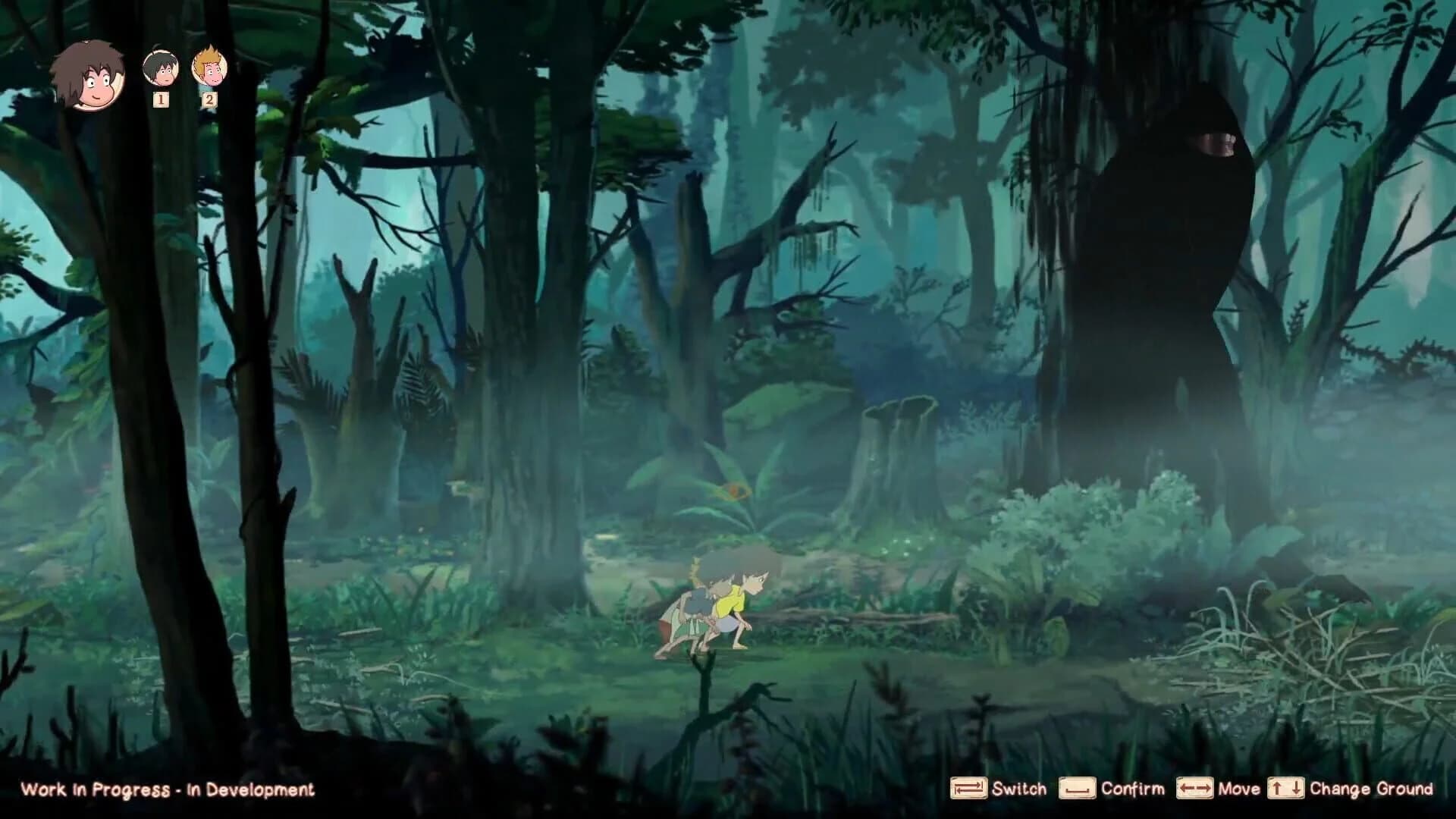Click the Tab key Switch icon
Image resolution: width=1456 pixels, height=819 pixels.
click(968, 789)
